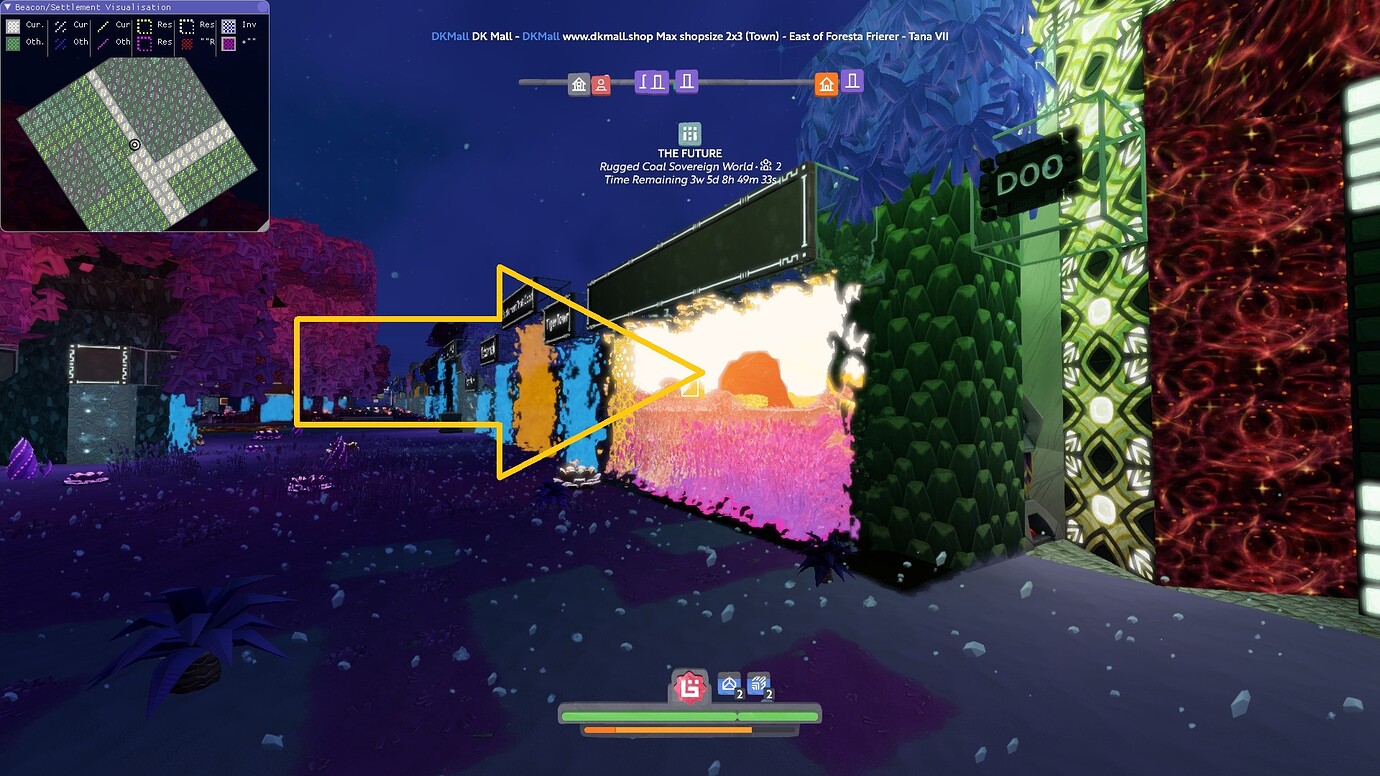This screenshot has width=1380, height=776.
Task: Click the purple square legend swatch
Action: 229,43
